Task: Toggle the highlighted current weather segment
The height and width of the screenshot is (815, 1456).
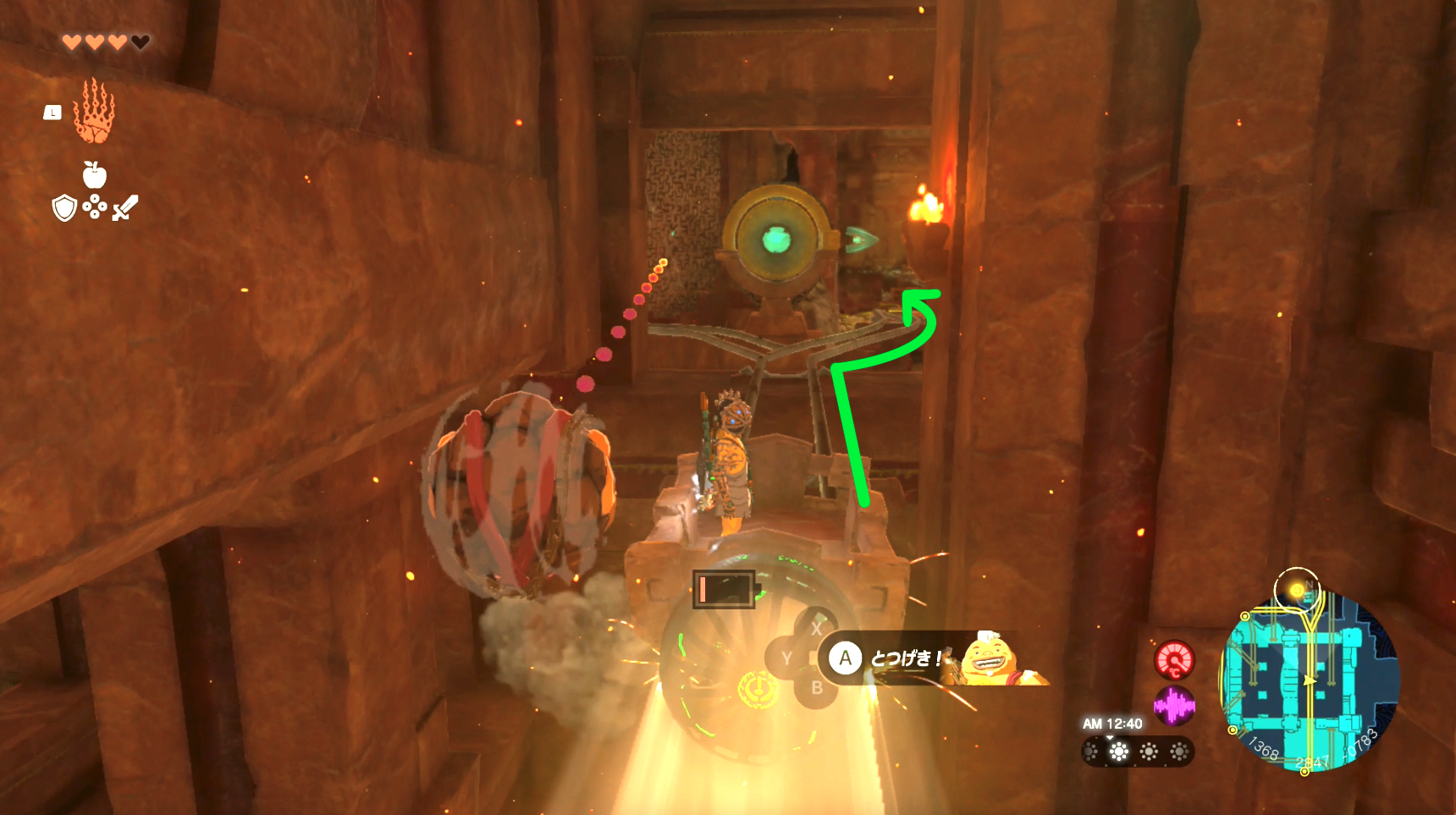Action: pyautogui.click(x=1119, y=751)
